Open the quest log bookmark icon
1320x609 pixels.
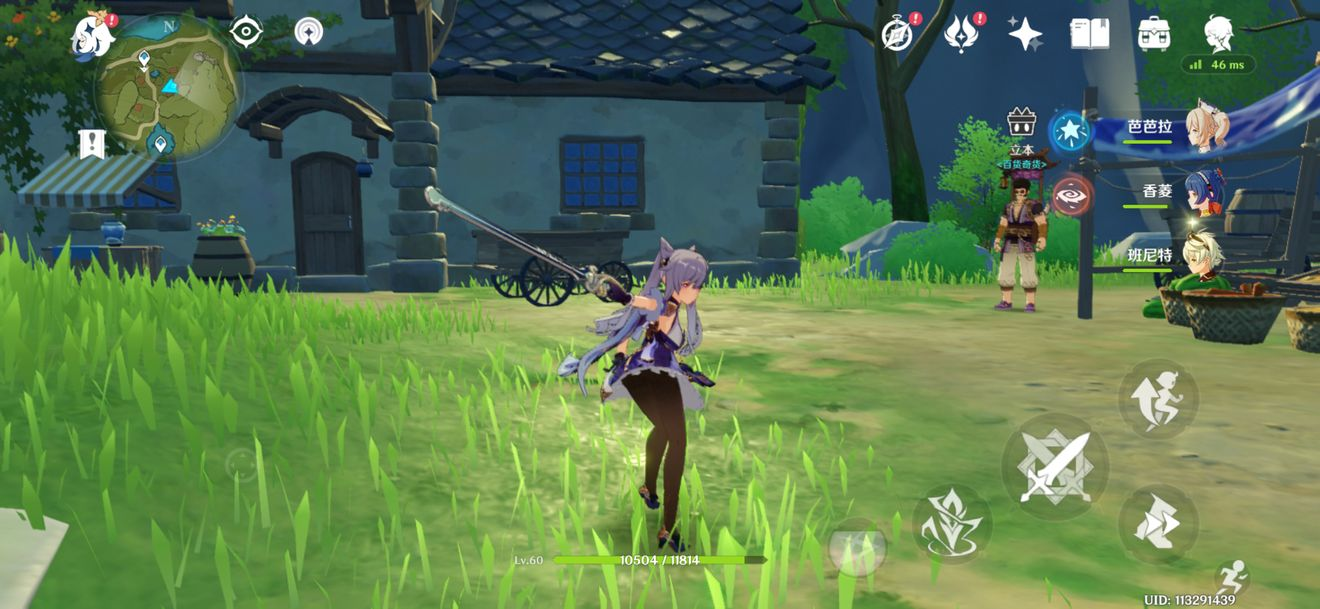pos(92,144)
